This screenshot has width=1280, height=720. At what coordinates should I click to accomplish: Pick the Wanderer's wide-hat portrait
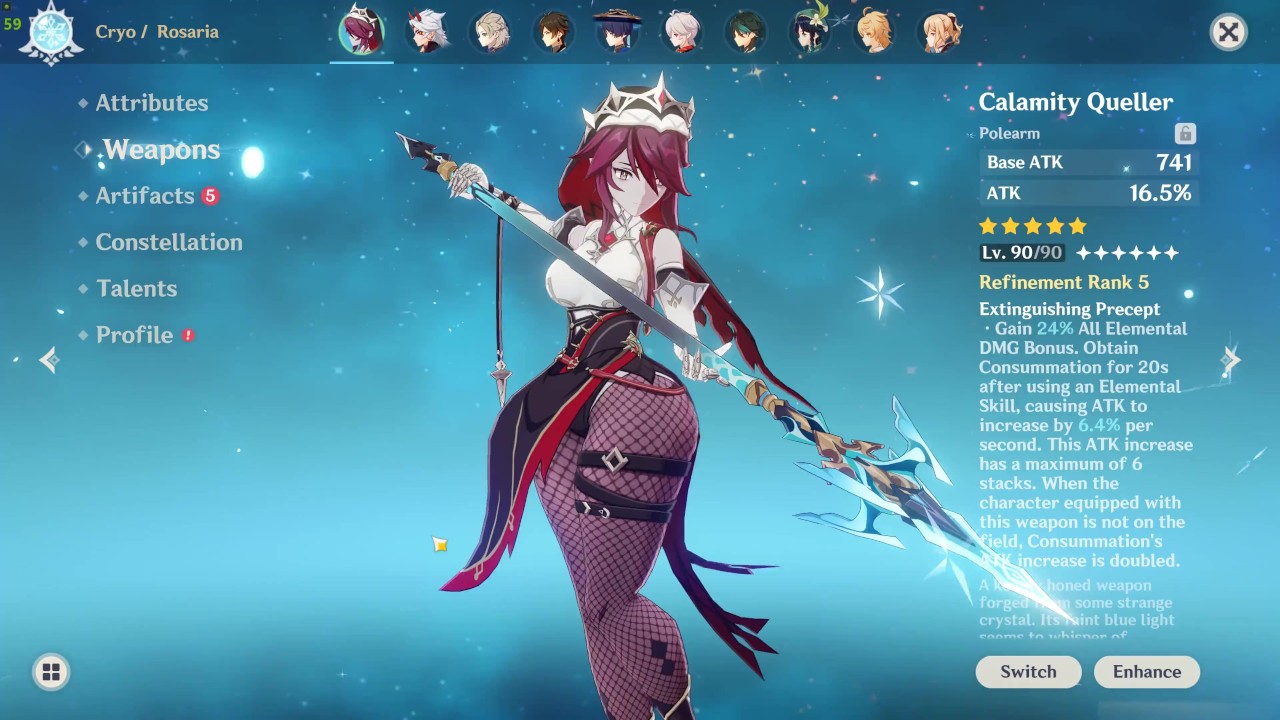click(618, 31)
